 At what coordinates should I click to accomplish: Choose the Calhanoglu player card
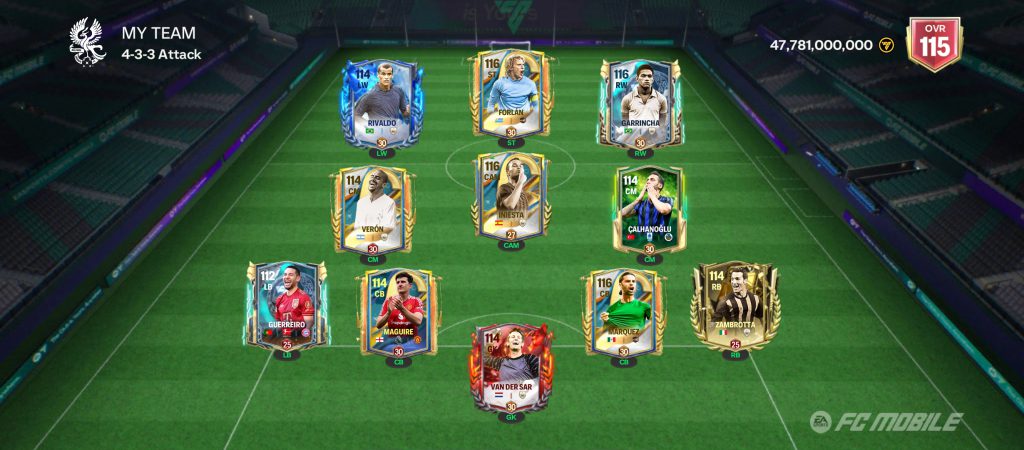coord(649,209)
